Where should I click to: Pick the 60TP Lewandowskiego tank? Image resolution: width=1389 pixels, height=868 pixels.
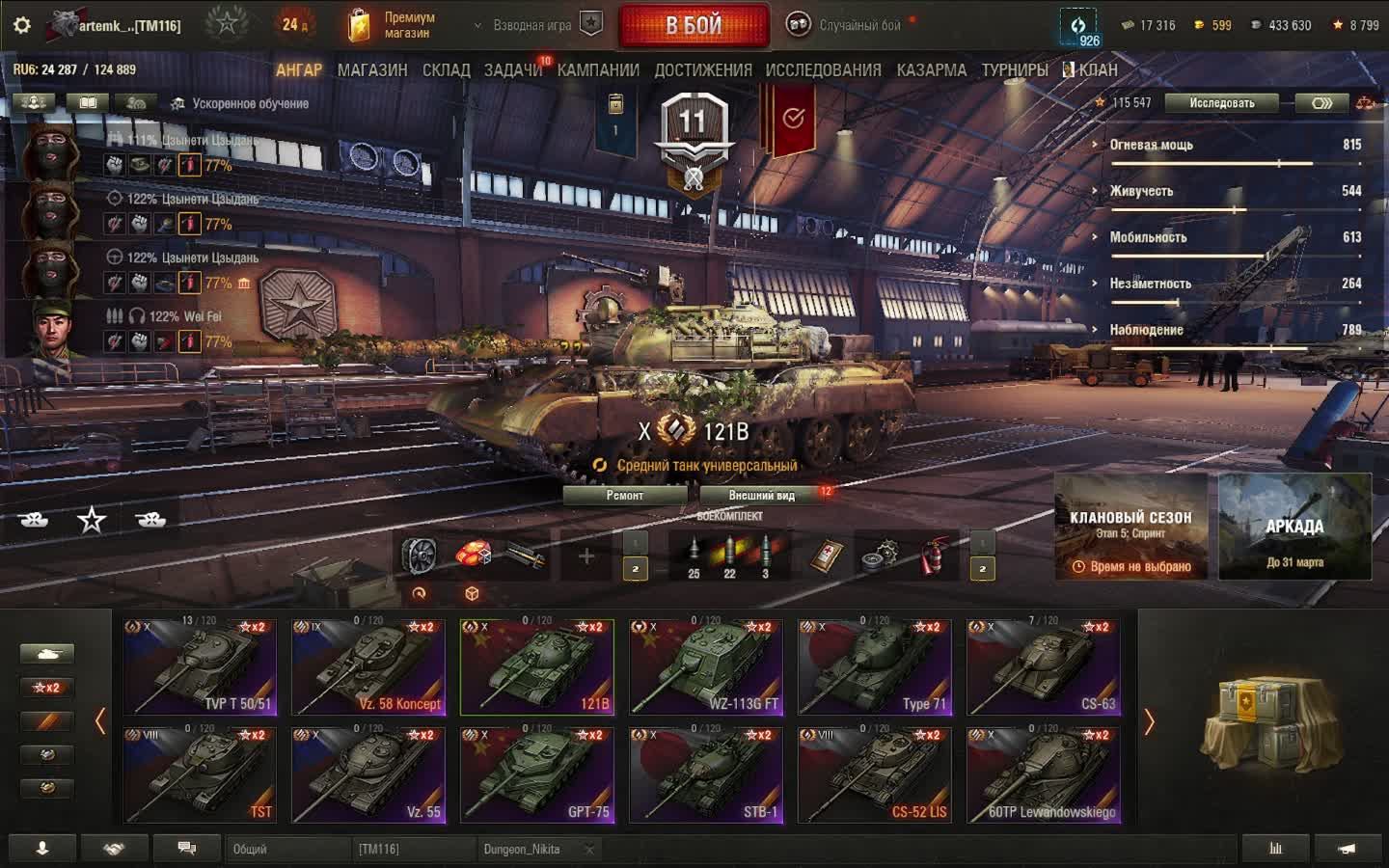(1044, 775)
